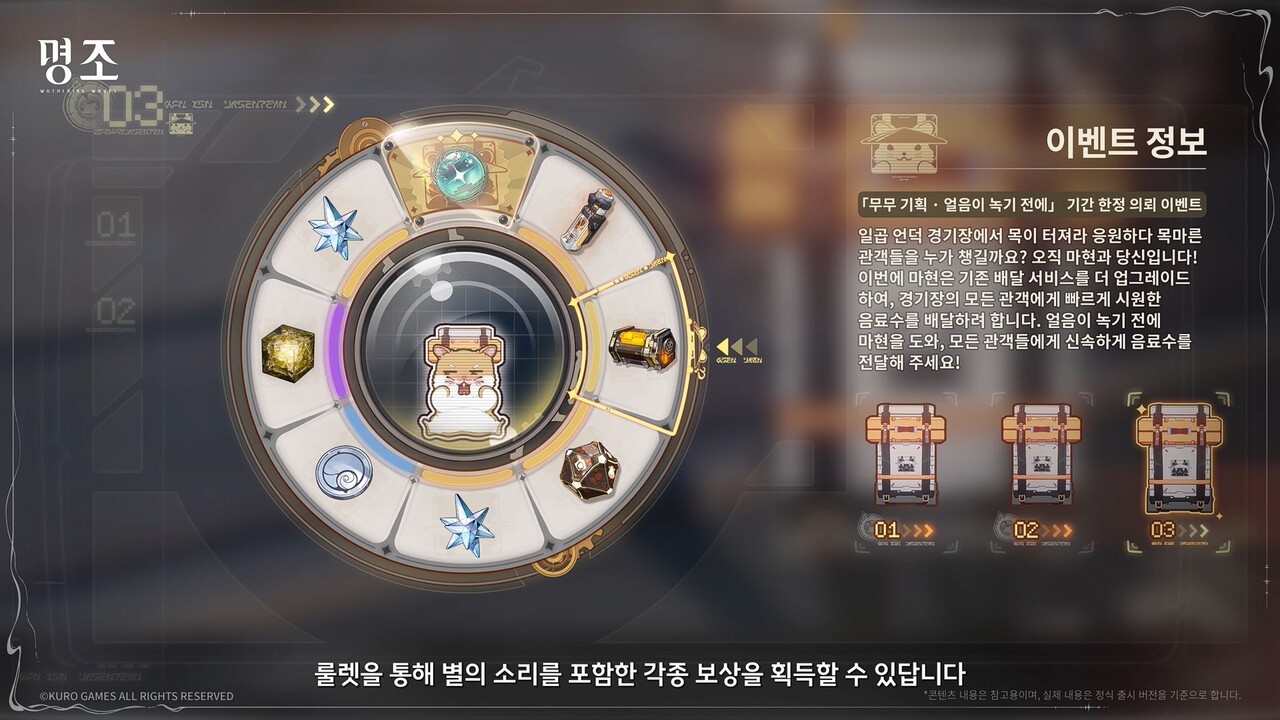The width and height of the screenshot is (1280, 720).
Task: Open backpack stage 01
Action: point(905,456)
